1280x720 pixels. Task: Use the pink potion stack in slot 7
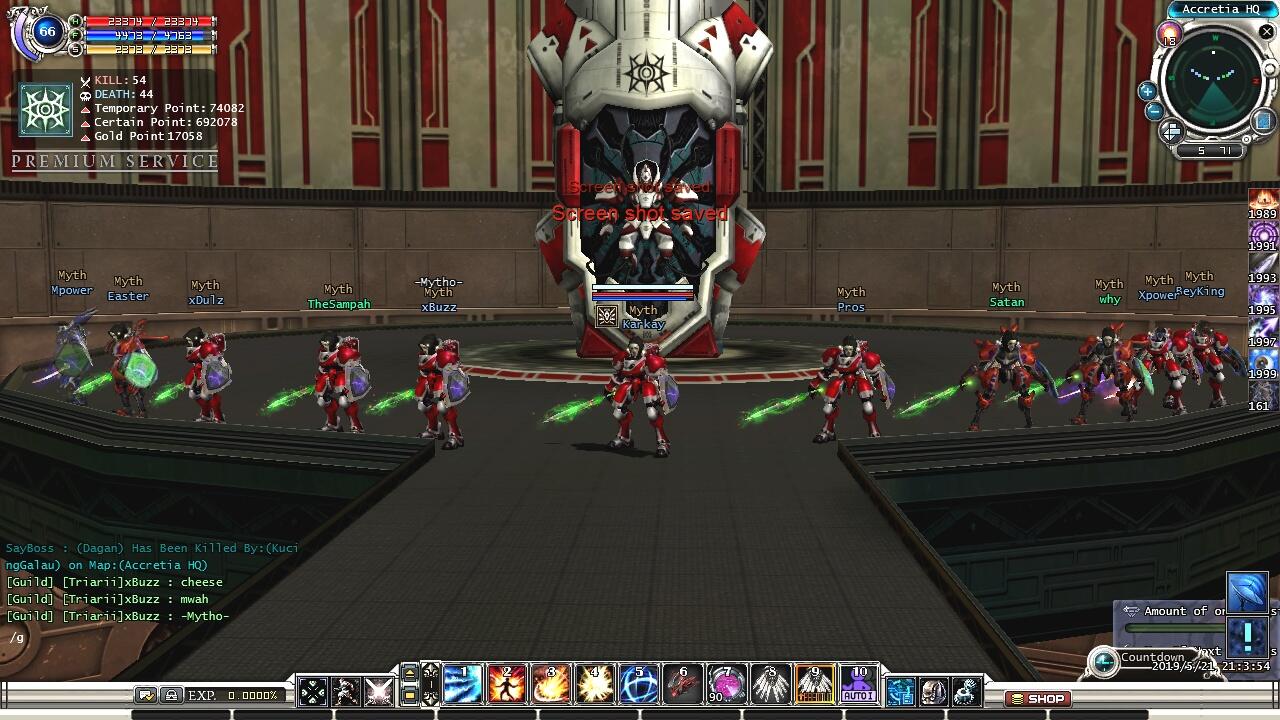pyautogui.click(x=727, y=685)
